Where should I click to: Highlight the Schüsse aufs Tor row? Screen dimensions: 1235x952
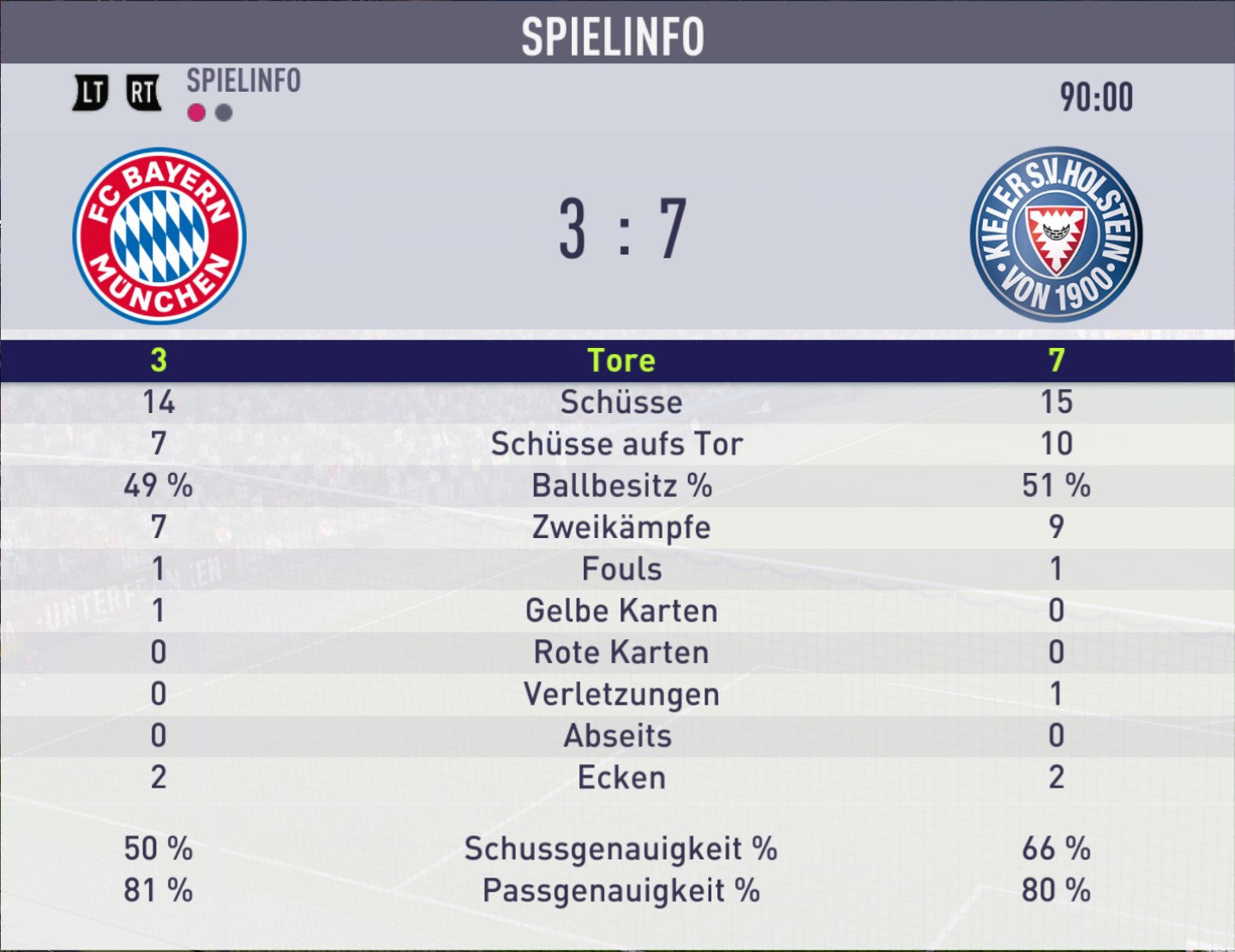[617, 444]
